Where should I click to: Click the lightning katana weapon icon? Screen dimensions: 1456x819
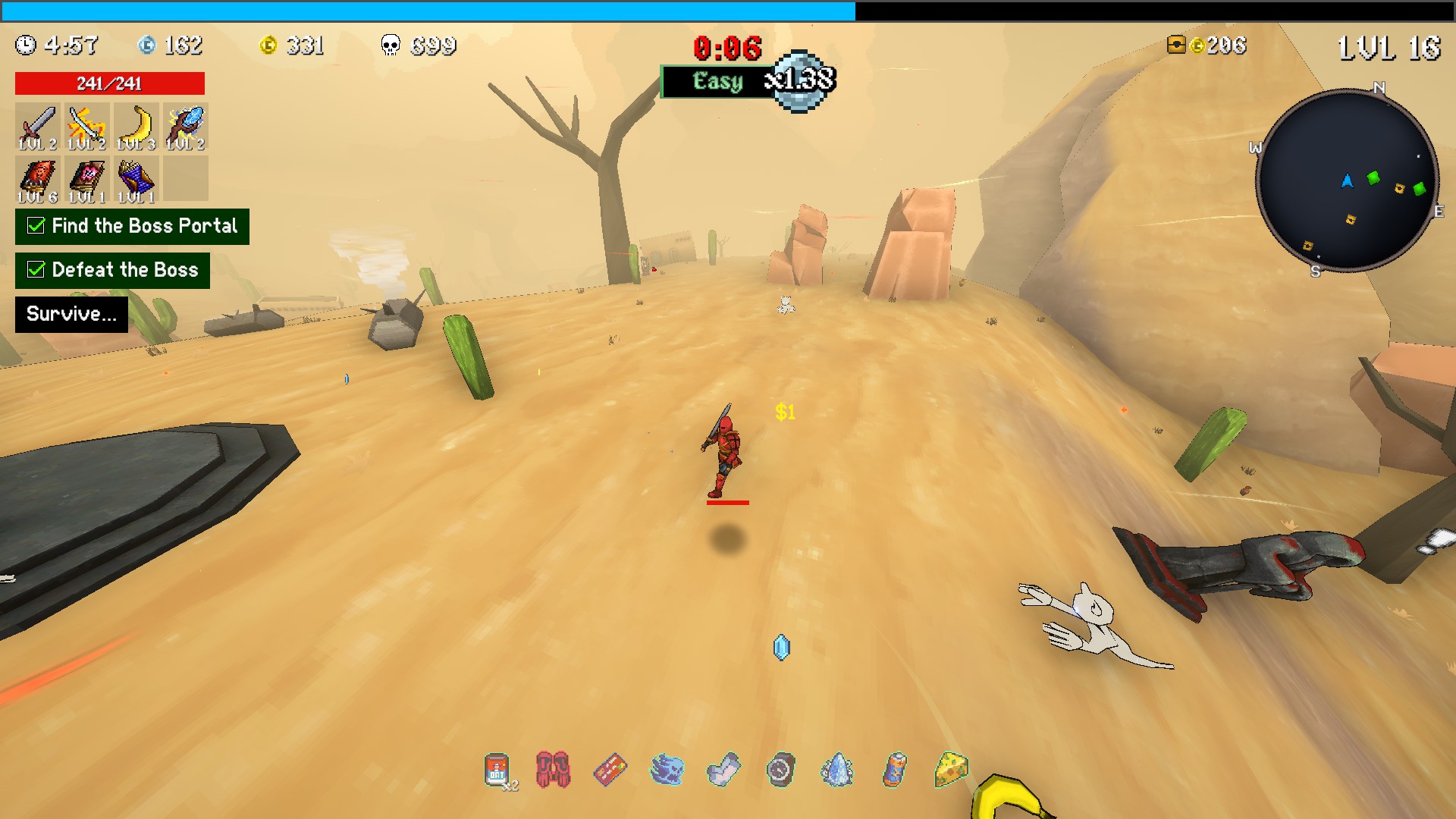click(x=86, y=127)
